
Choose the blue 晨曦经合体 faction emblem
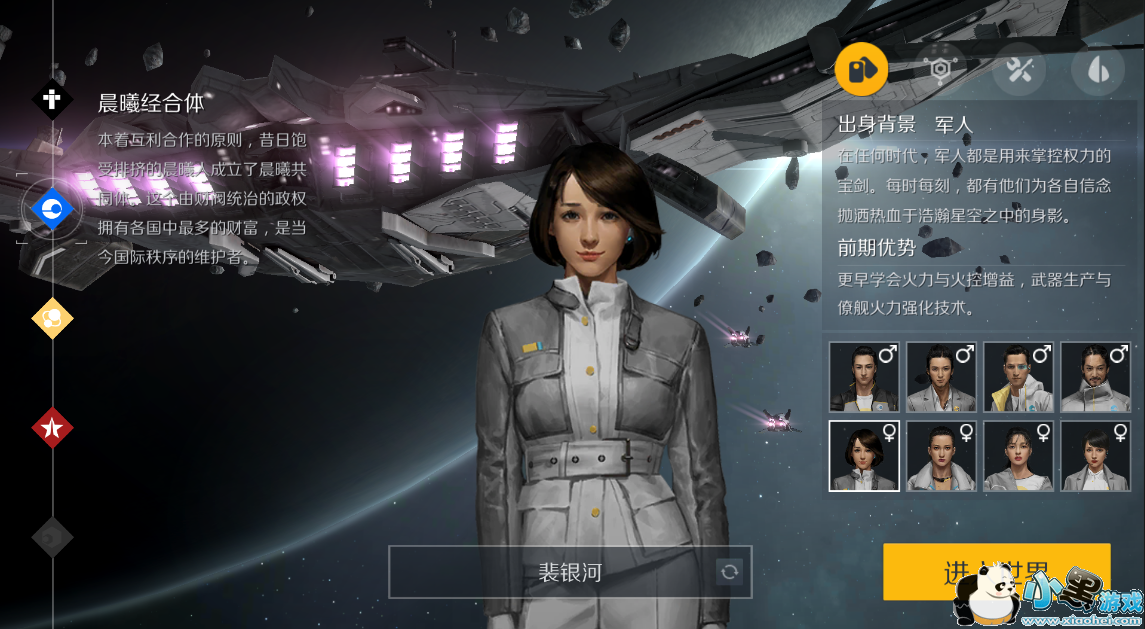[51, 208]
